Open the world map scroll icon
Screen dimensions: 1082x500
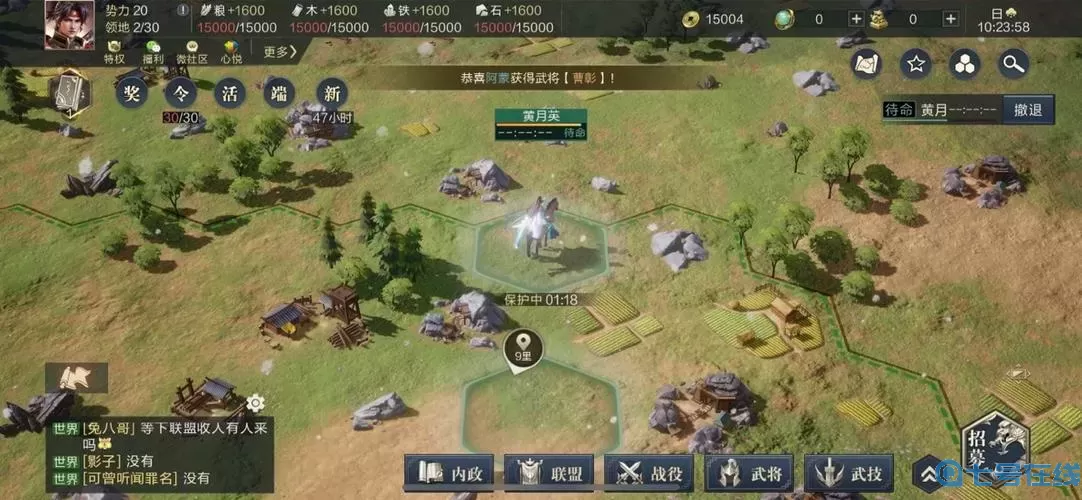[x=866, y=64]
